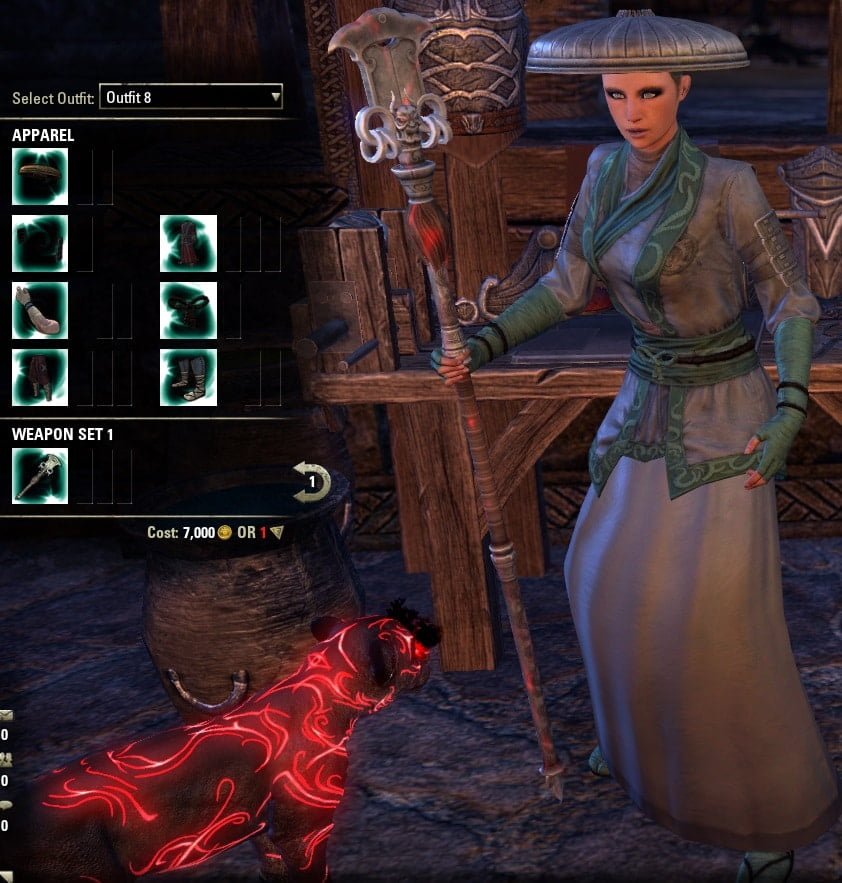
Task: Pick the gloves apparel slot
Action: pyautogui.click(x=40, y=311)
